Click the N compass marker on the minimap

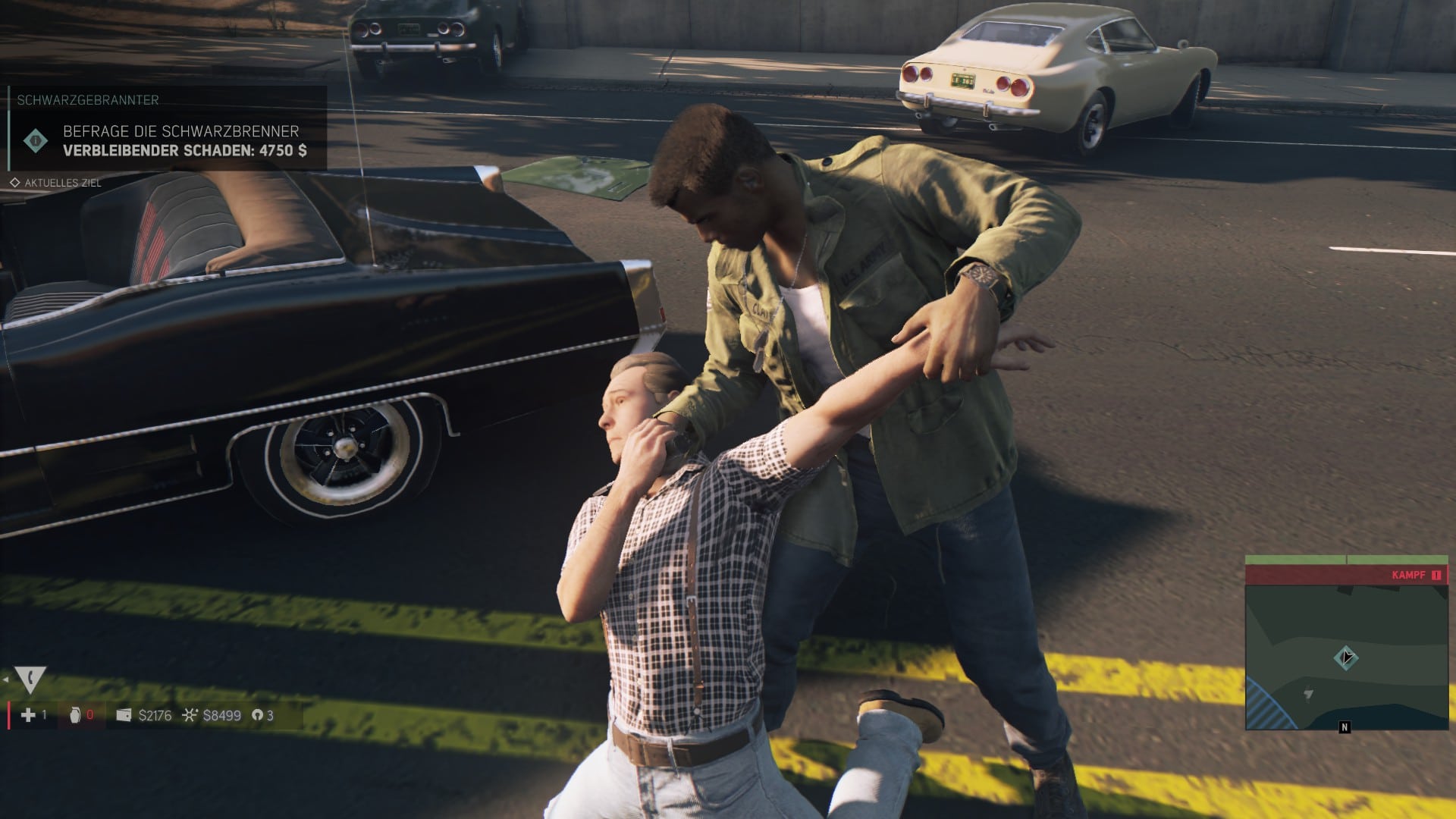click(x=1345, y=727)
